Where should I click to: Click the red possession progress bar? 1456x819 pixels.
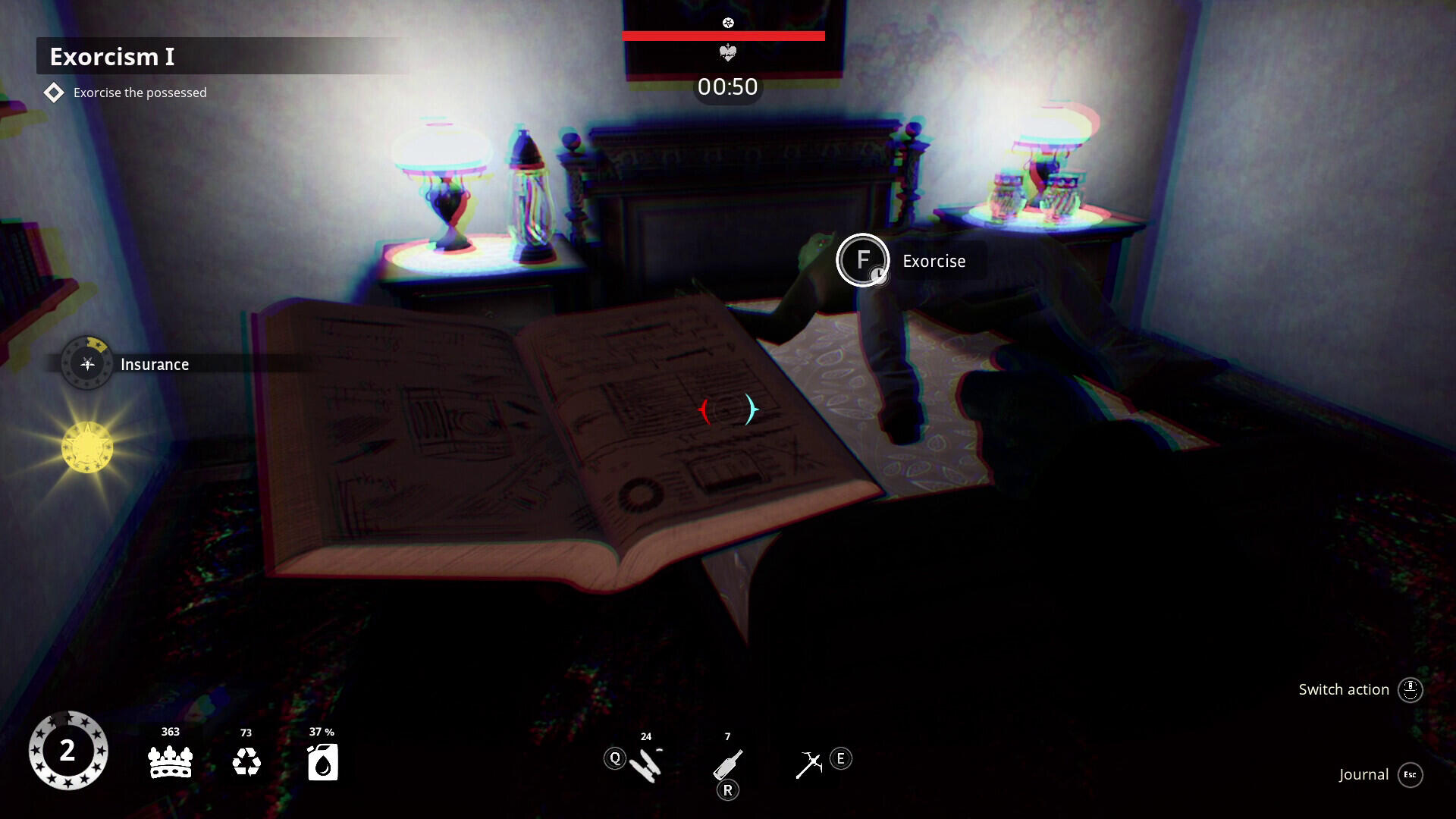pos(723,34)
